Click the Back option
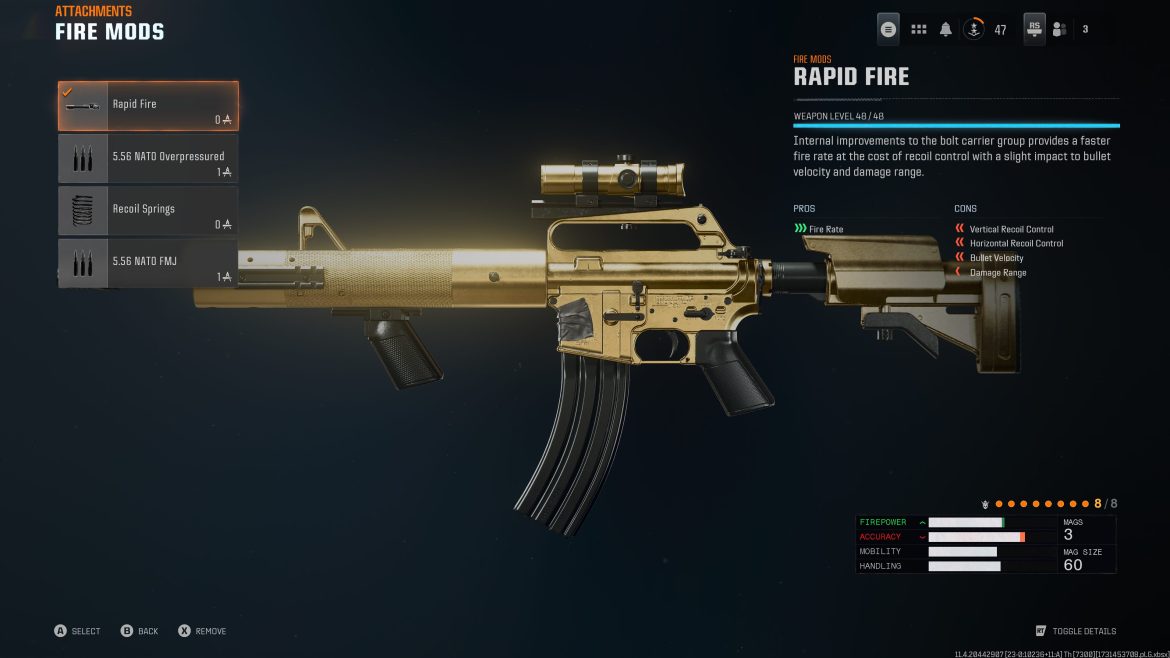 (139, 631)
